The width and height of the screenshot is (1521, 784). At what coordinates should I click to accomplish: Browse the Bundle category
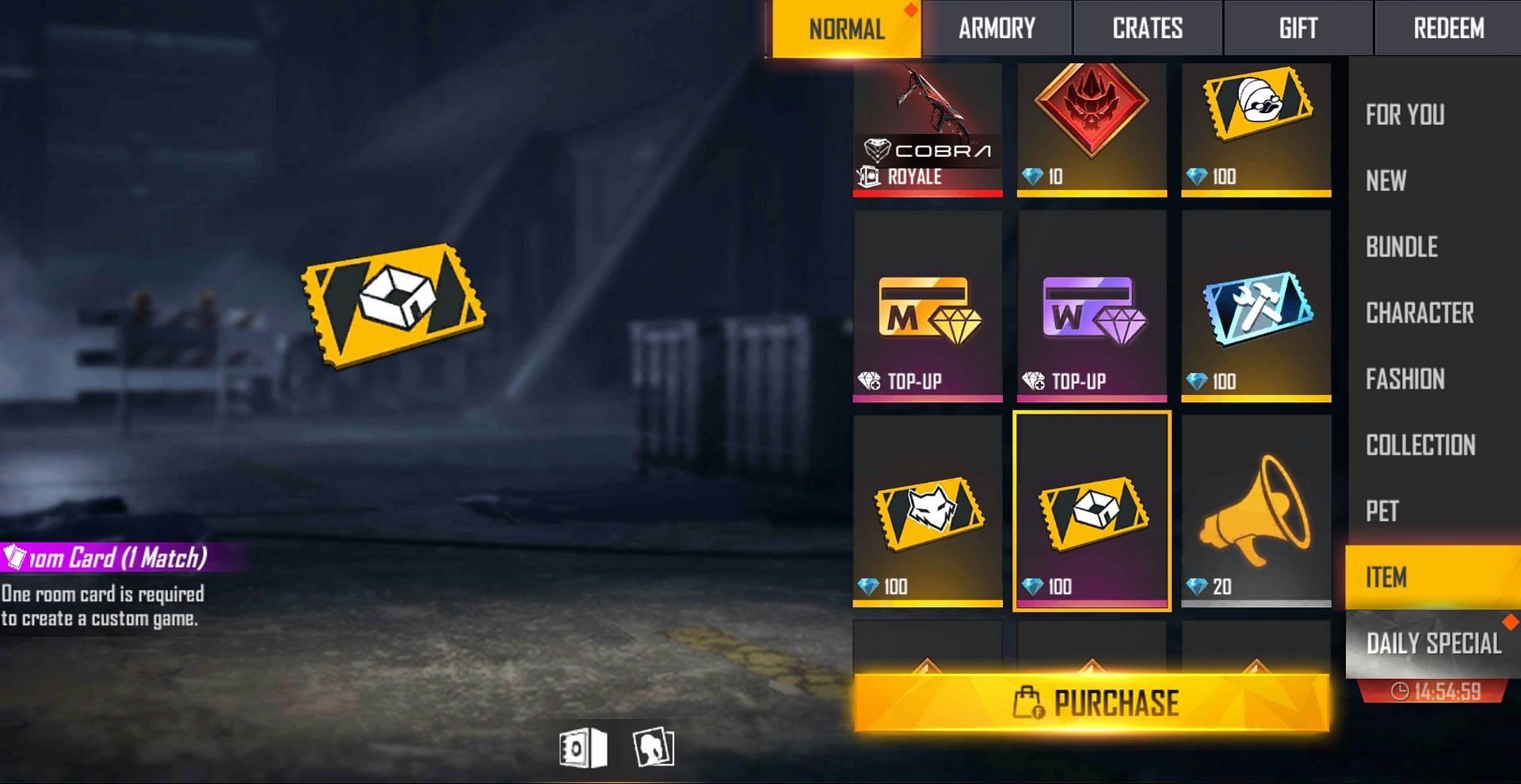point(1401,247)
